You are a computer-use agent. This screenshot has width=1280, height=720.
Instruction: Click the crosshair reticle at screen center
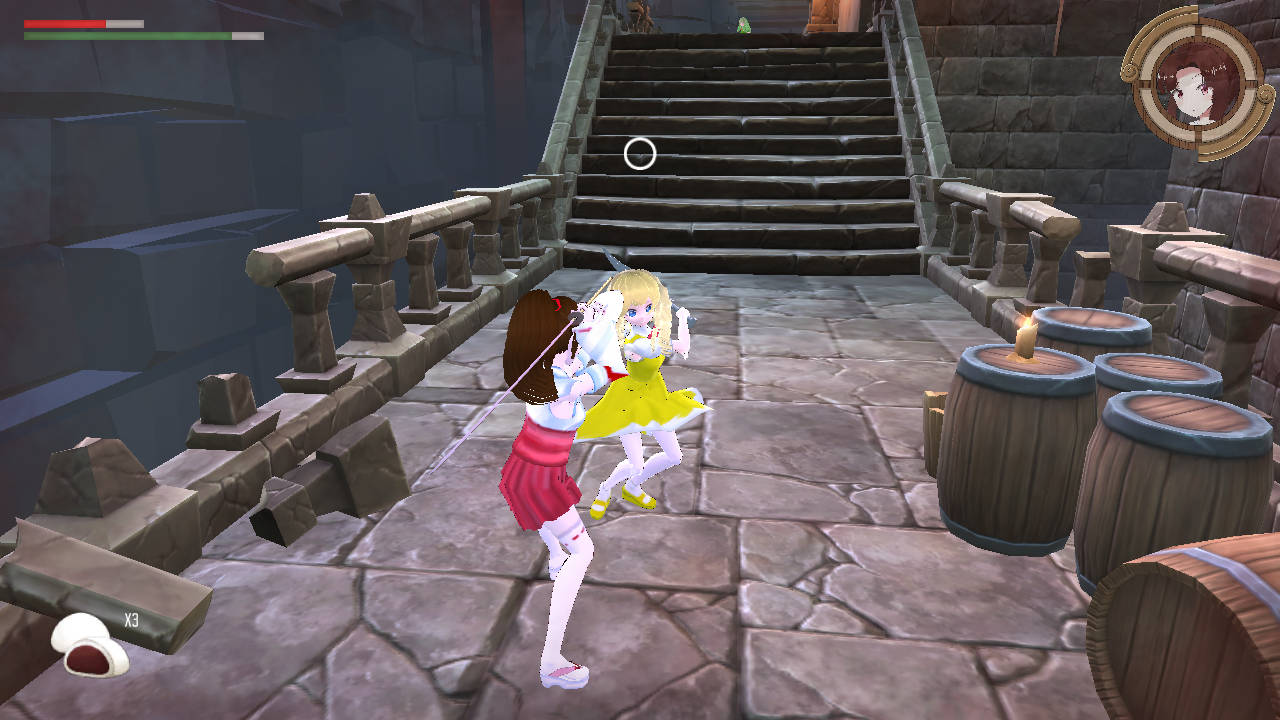pyautogui.click(x=640, y=153)
